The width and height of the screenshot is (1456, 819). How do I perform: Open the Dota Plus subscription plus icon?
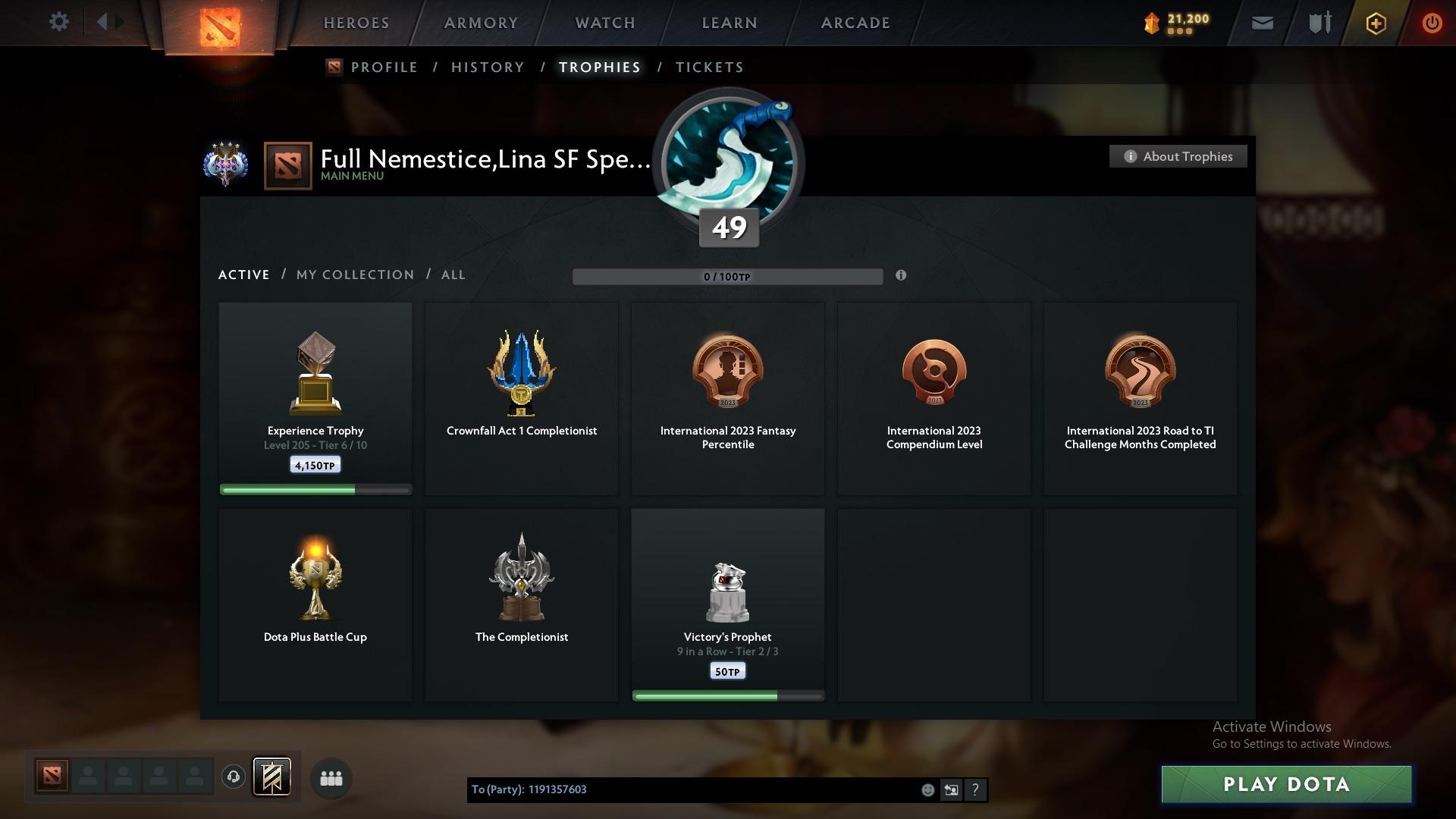(x=1375, y=23)
